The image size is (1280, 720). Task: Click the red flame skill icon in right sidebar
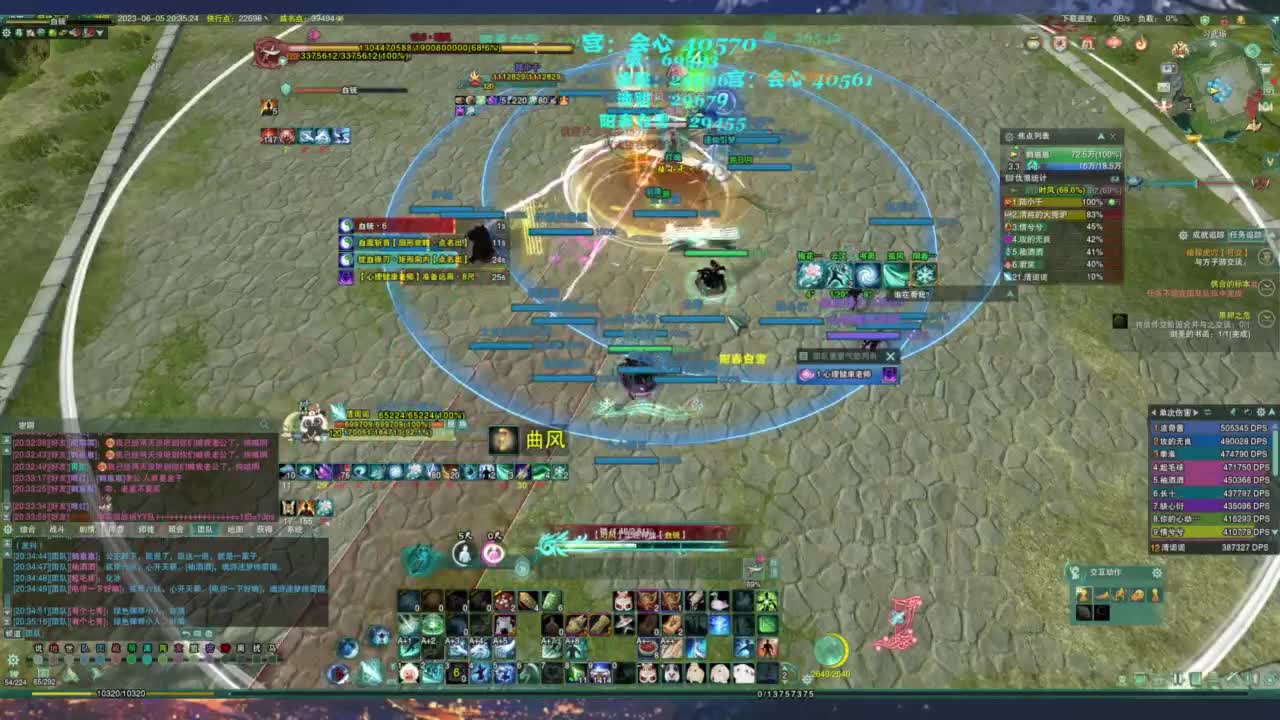click(x=1142, y=44)
